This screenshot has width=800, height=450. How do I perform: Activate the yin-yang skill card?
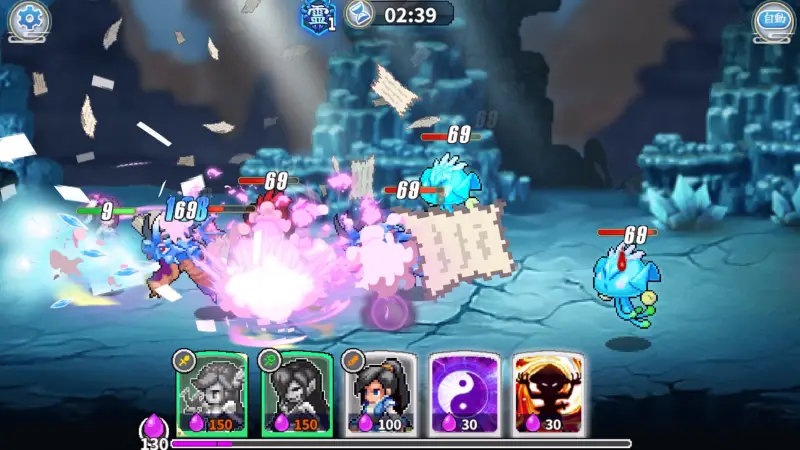click(x=465, y=394)
